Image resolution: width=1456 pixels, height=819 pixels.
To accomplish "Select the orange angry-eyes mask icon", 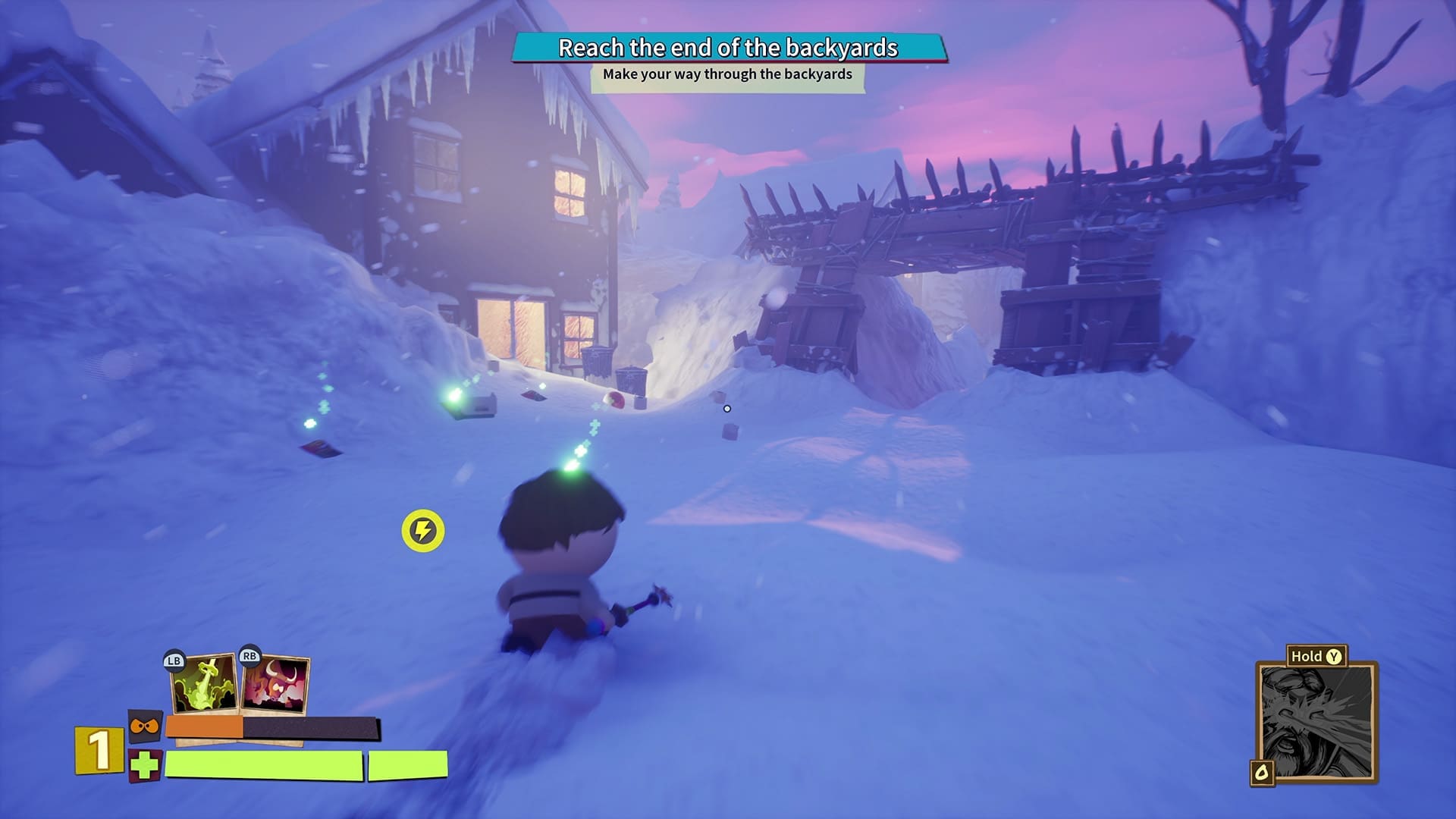I will click(144, 728).
